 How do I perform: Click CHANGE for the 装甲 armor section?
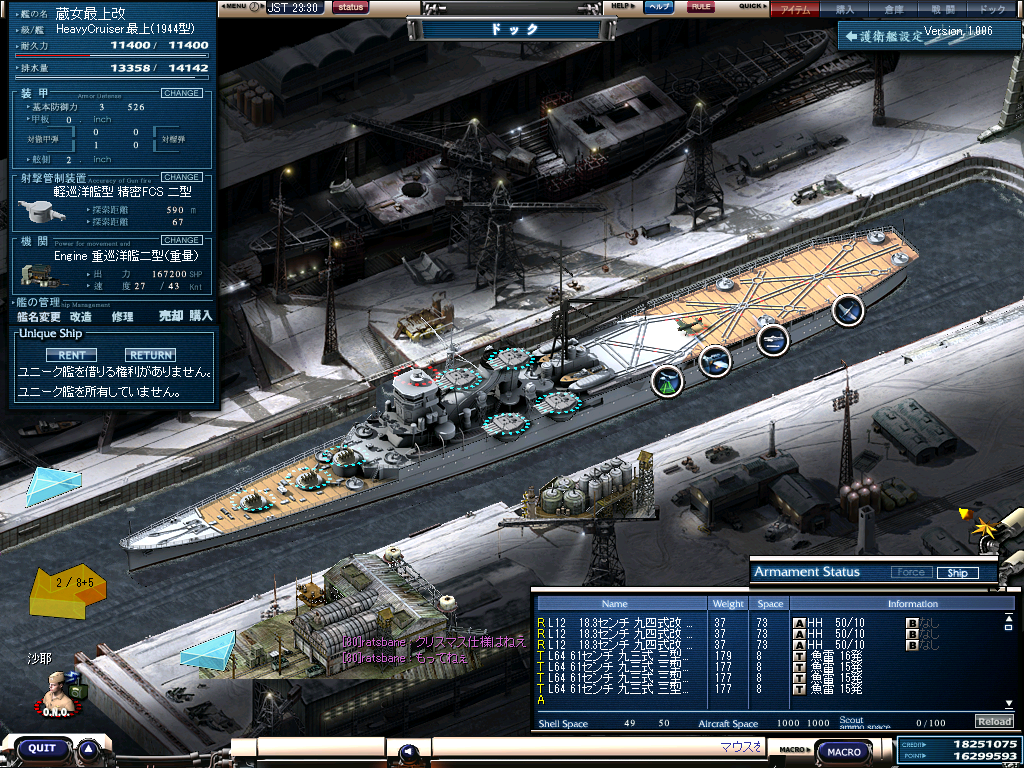point(181,93)
